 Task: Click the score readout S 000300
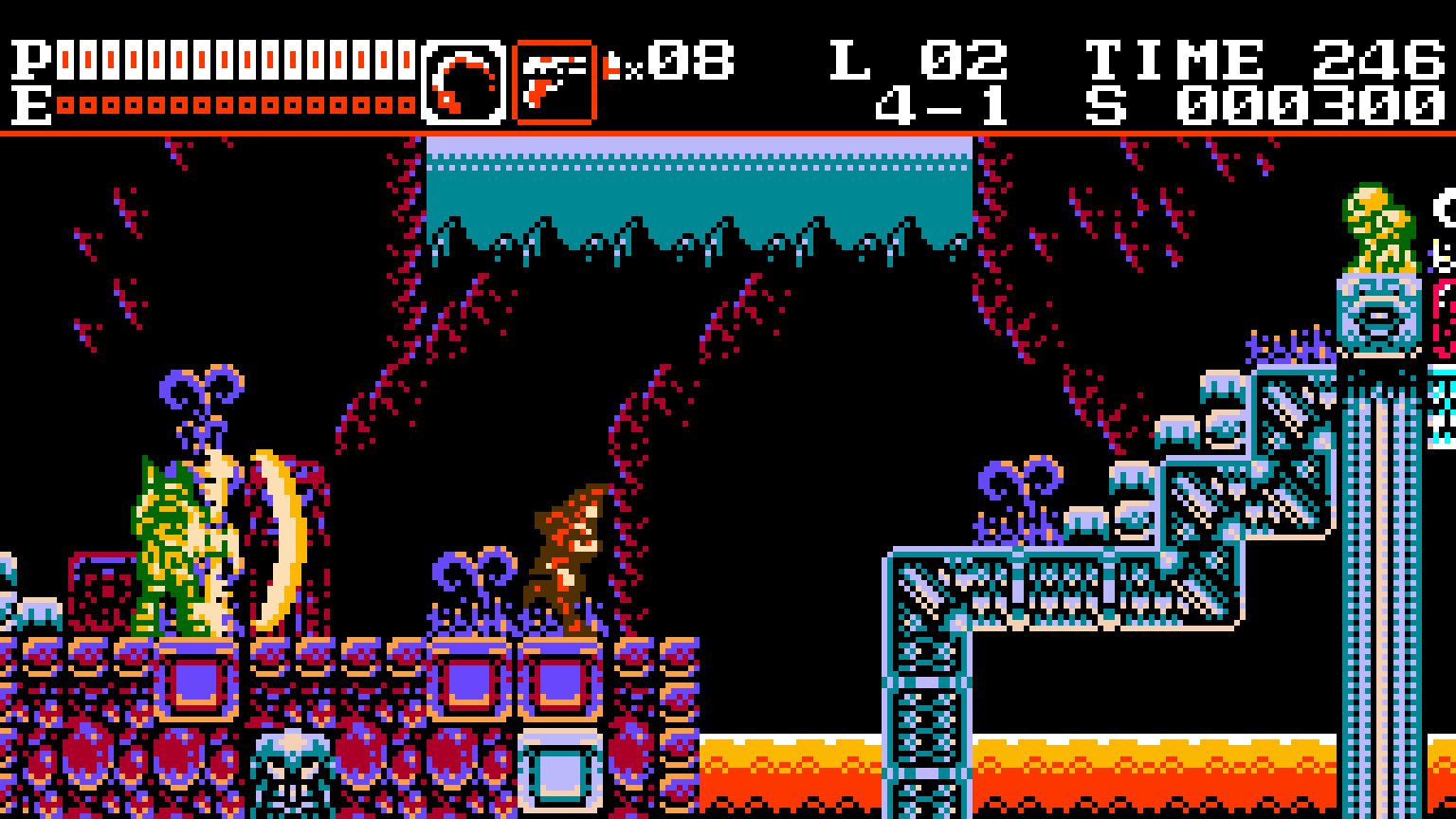[x=1261, y=100]
